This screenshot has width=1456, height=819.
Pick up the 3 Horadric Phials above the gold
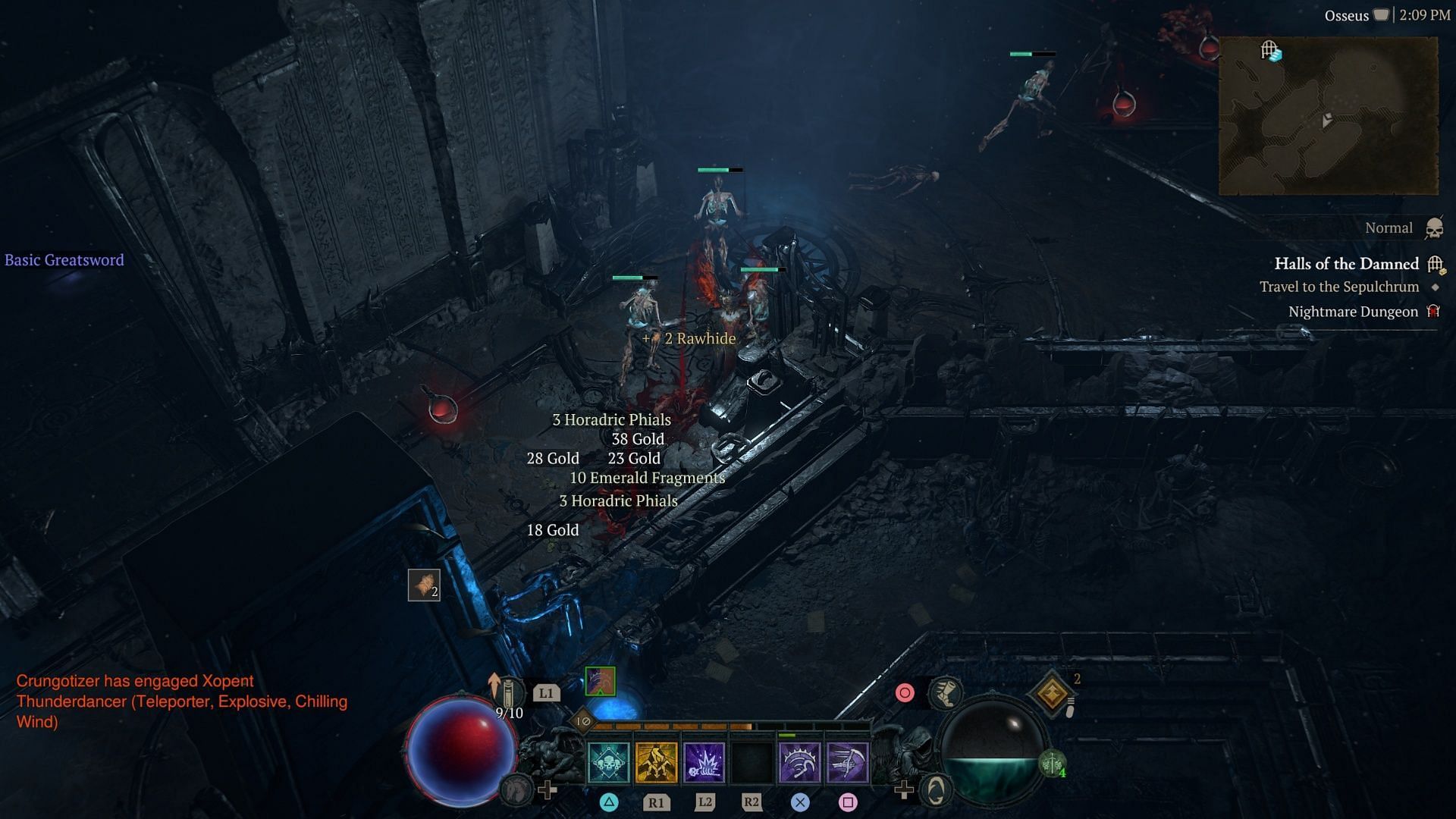(611, 419)
